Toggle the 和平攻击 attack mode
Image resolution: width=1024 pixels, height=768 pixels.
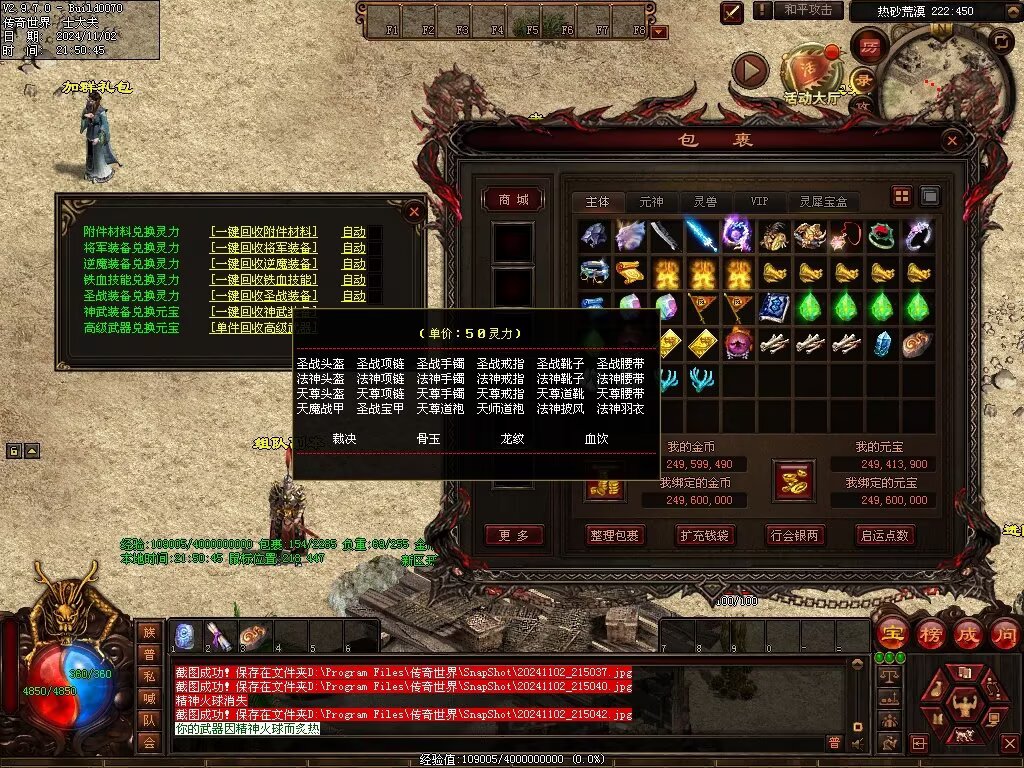(808, 10)
